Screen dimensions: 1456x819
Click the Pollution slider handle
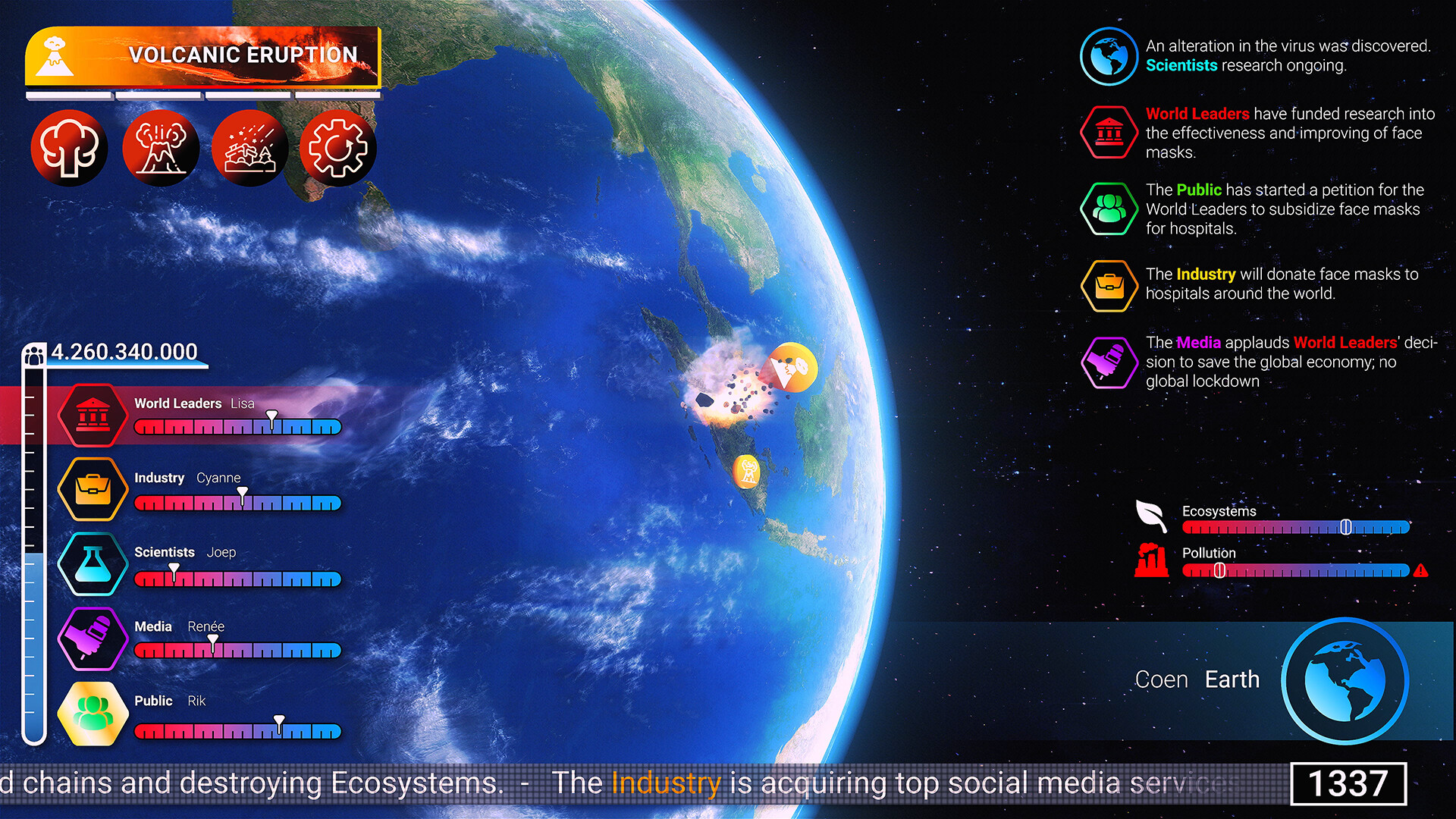click(x=1219, y=570)
